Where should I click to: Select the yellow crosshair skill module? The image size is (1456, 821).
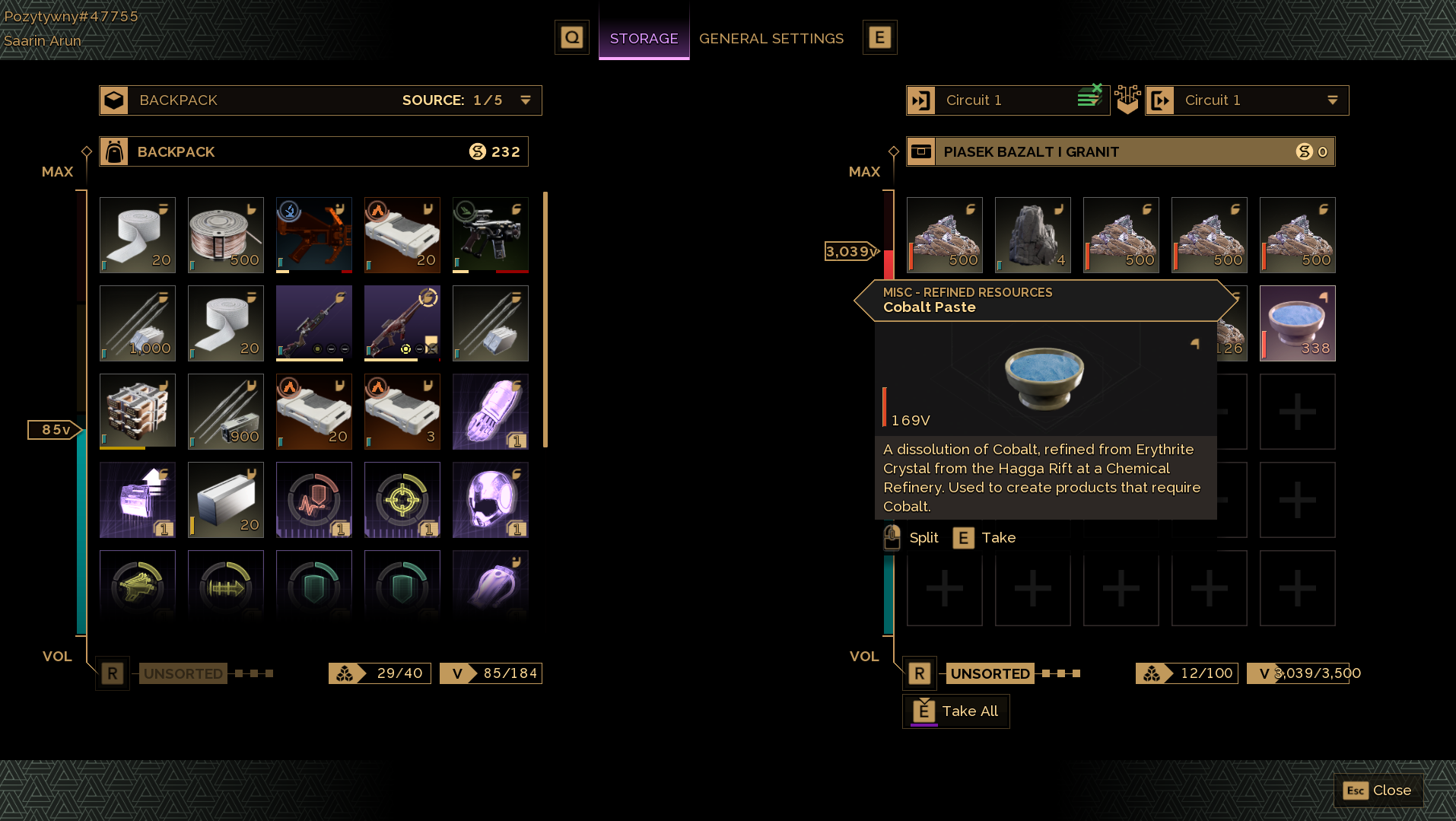click(402, 500)
